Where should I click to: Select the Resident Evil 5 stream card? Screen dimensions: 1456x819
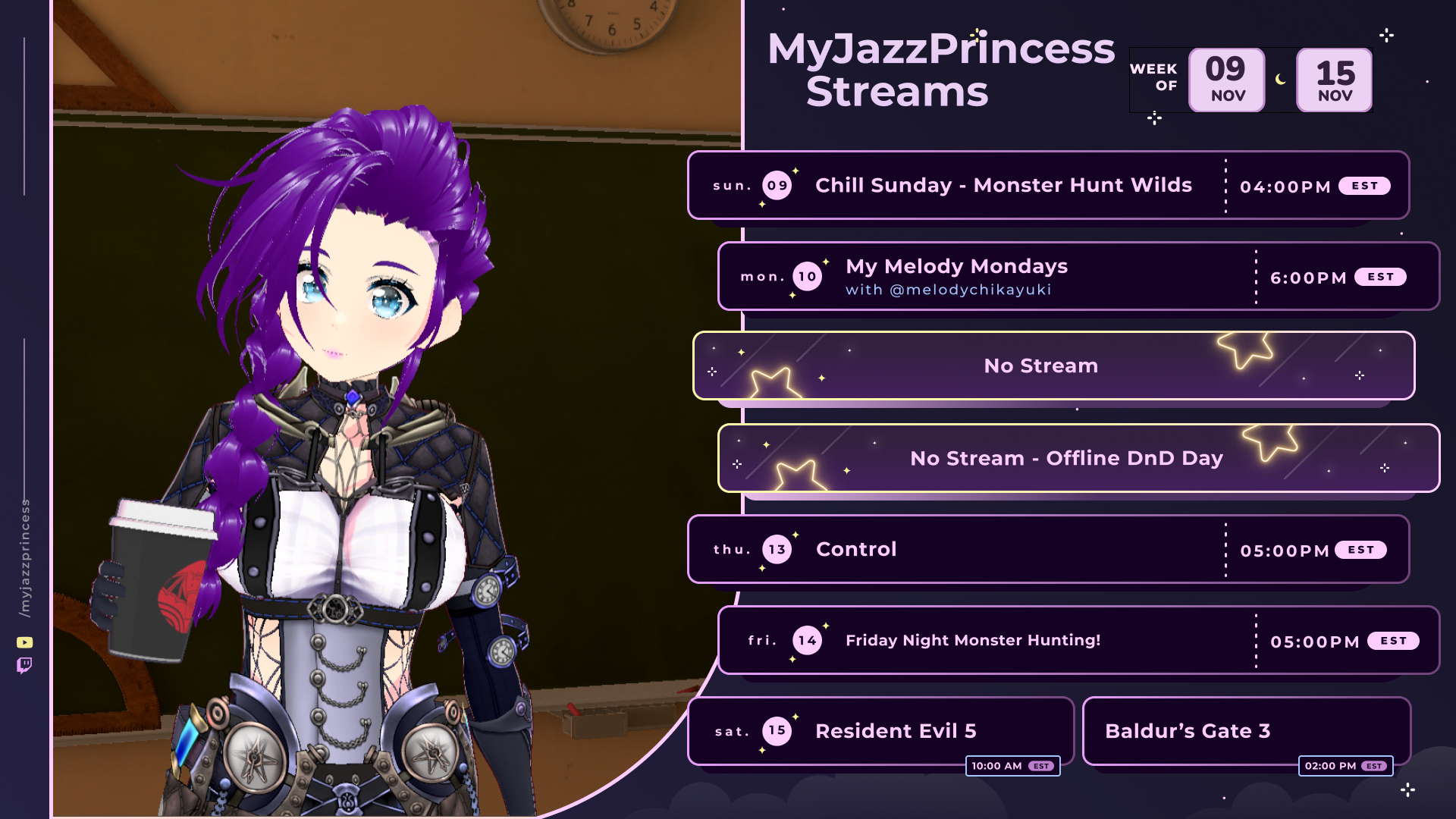(880, 731)
